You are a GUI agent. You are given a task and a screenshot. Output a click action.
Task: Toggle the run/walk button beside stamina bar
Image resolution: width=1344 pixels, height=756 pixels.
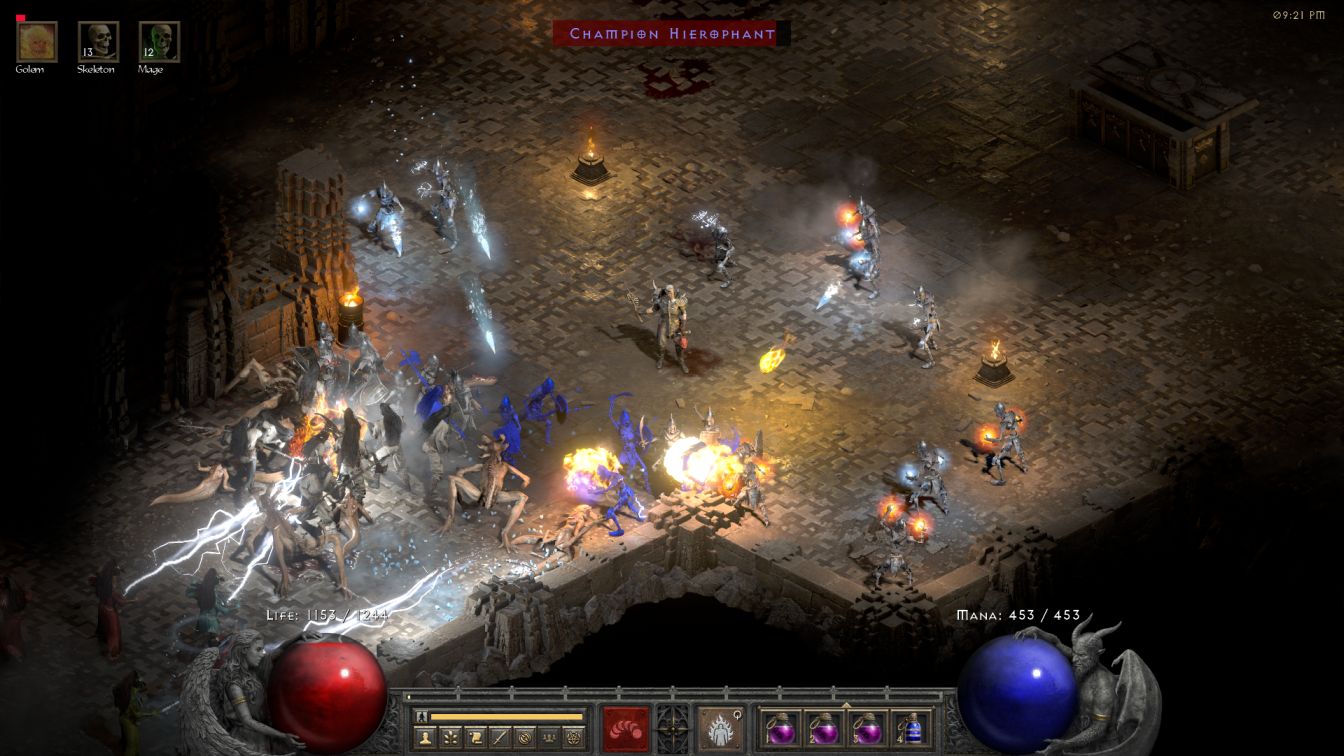(x=422, y=716)
